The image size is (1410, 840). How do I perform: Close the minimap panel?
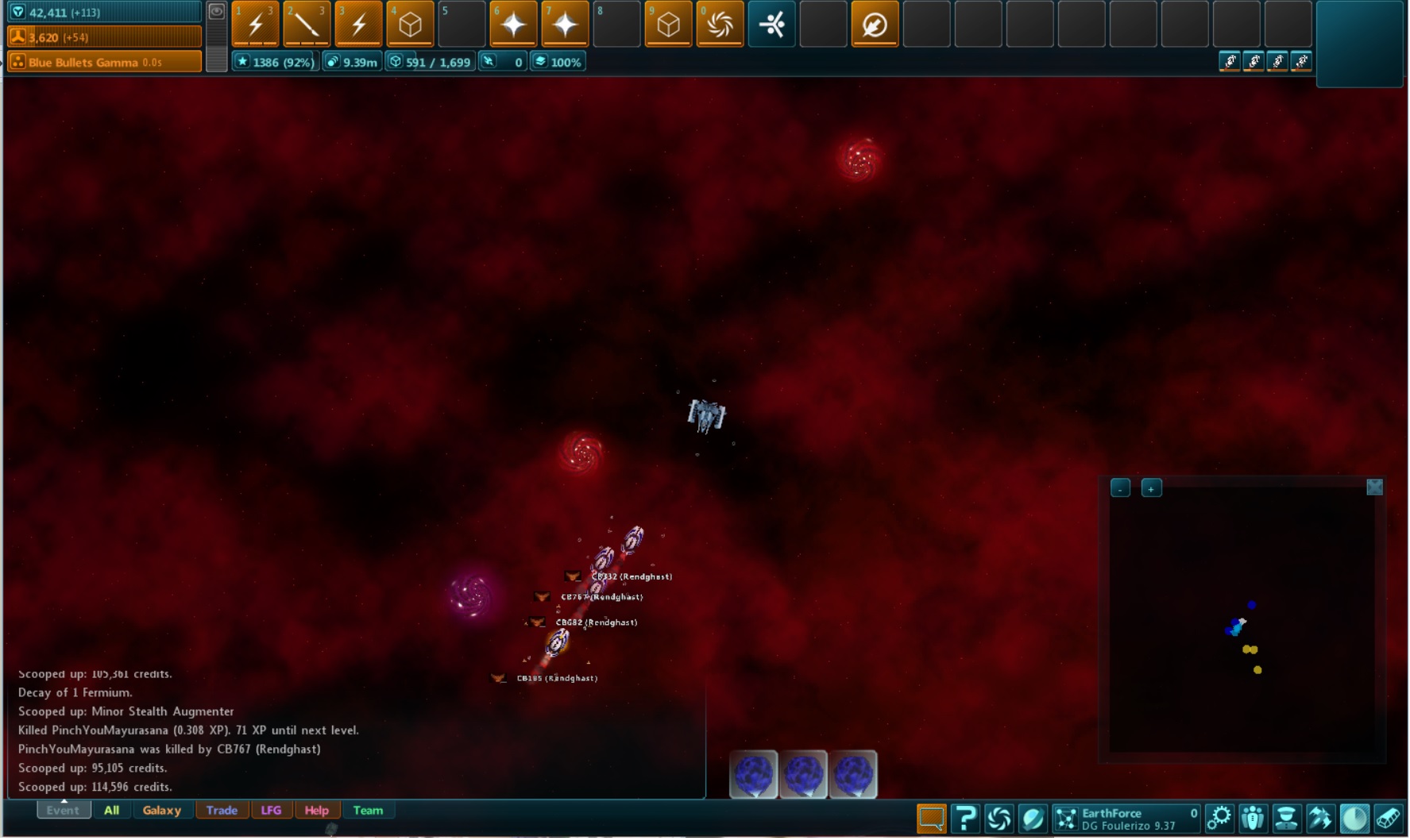(x=1374, y=487)
